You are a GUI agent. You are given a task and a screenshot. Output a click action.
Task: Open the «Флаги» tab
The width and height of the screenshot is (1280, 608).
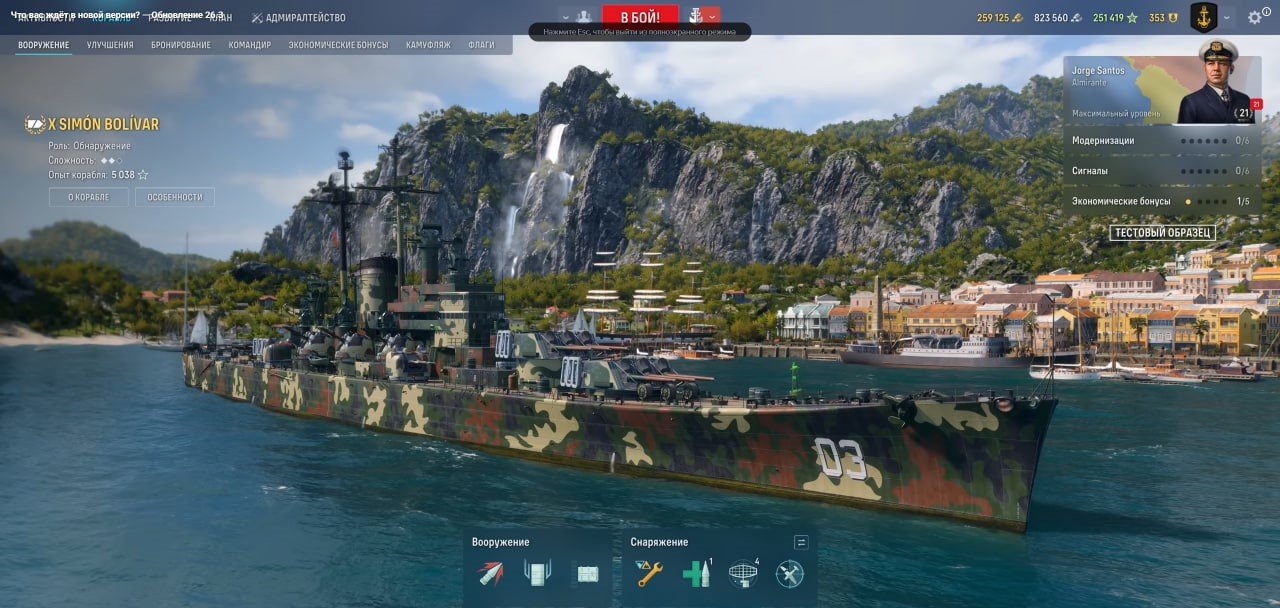tap(481, 45)
